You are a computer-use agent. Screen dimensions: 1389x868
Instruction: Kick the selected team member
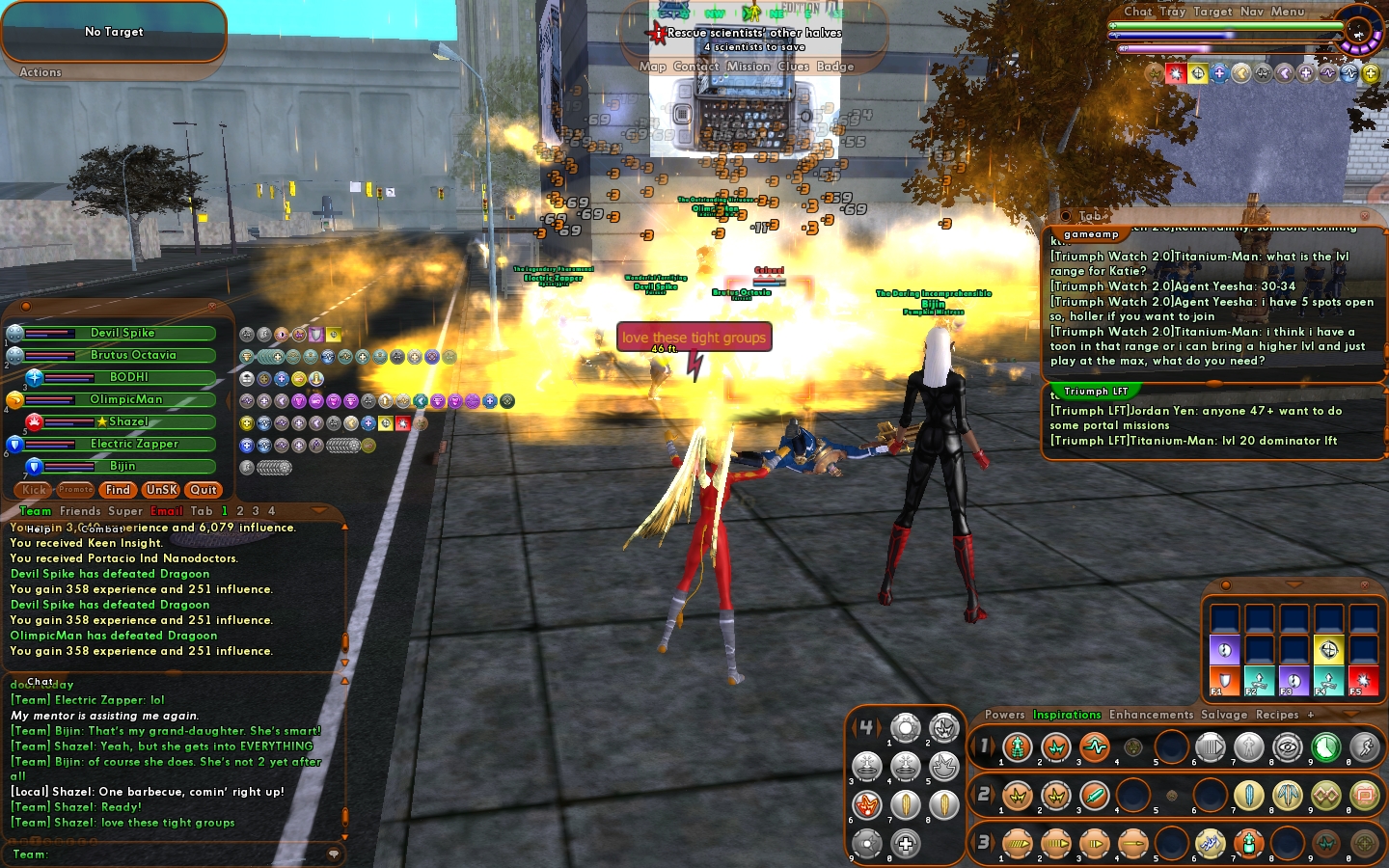click(34, 490)
